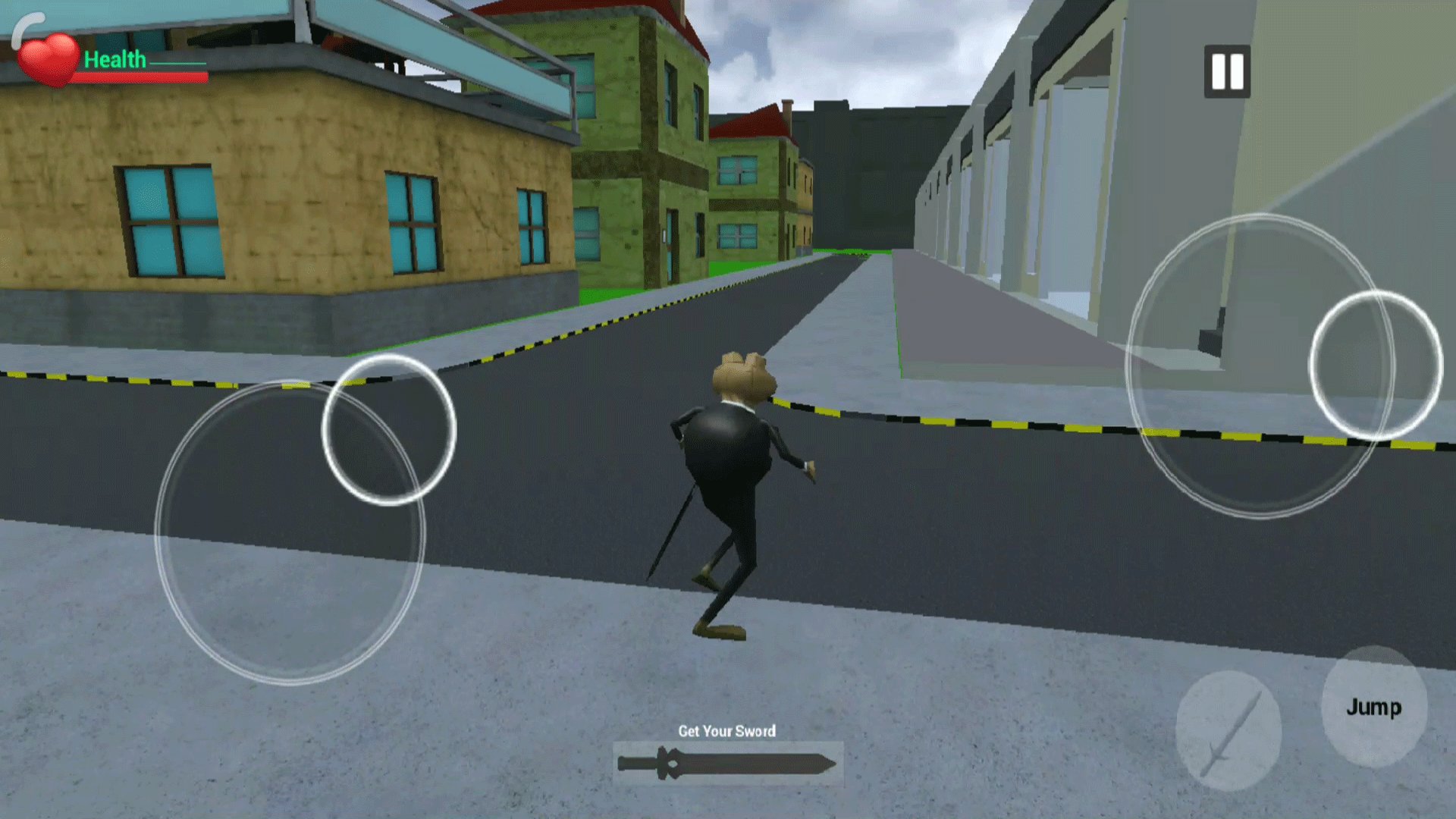This screenshot has height=819, width=1456.
Task: Tap the sword graphic below Get Your Sword
Action: coord(728,762)
